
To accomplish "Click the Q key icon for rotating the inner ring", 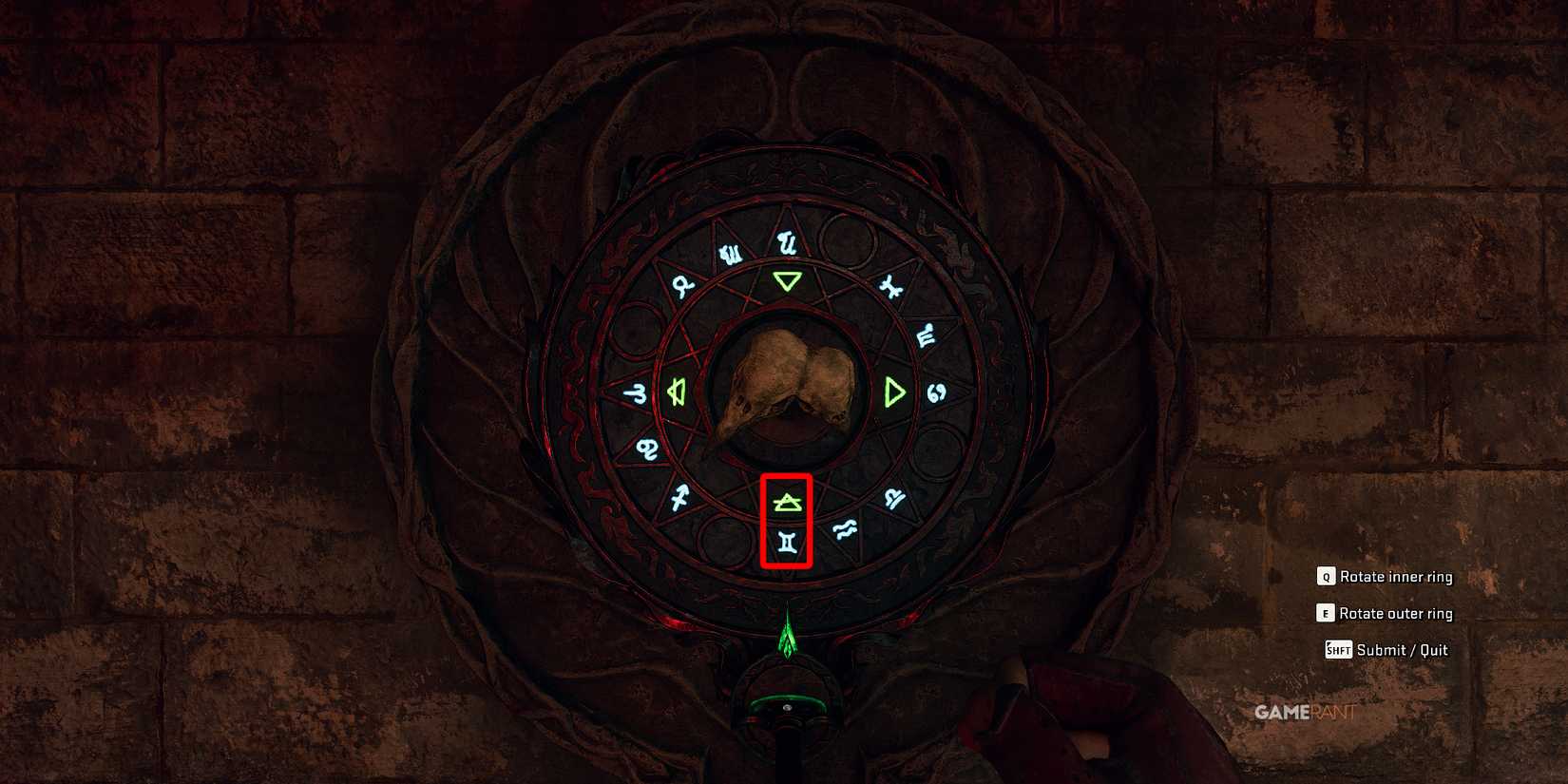I will tap(1325, 577).
